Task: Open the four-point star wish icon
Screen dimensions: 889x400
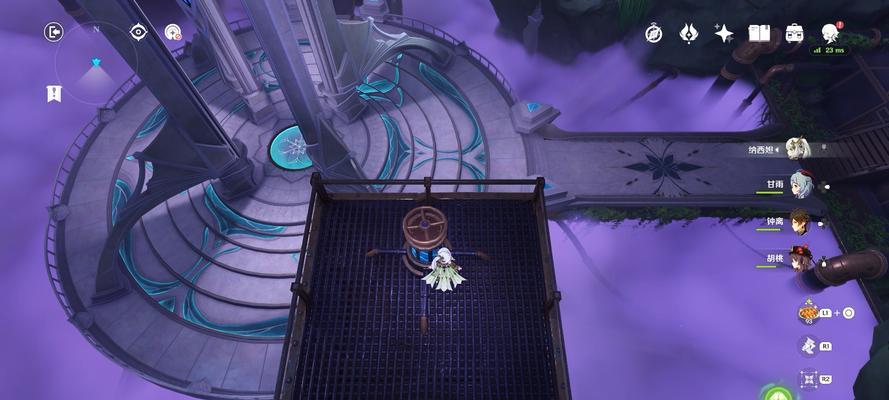Action: (x=723, y=33)
